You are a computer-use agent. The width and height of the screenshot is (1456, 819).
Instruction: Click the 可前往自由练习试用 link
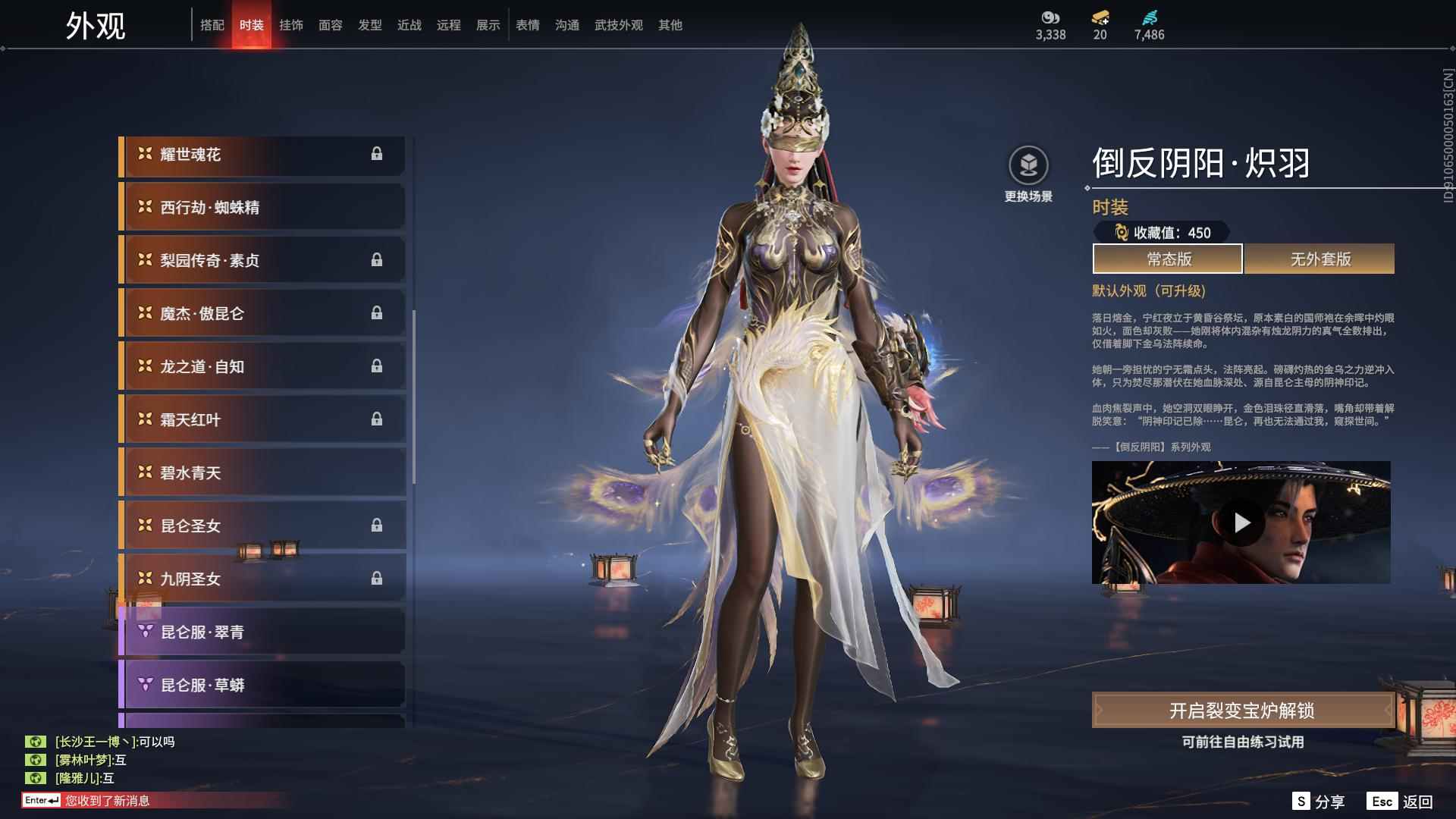click(x=1242, y=743)
